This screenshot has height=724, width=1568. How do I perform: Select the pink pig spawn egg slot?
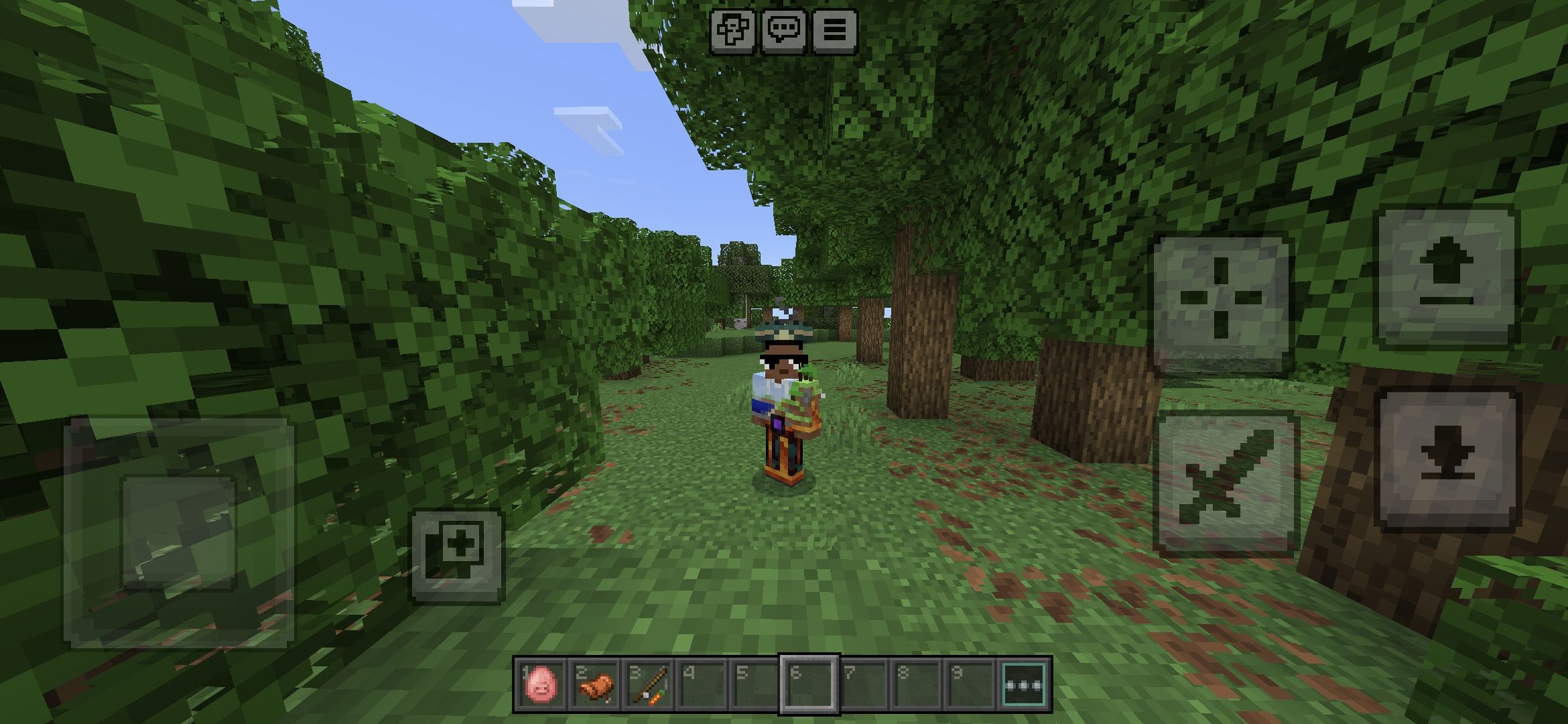point(540,685)
